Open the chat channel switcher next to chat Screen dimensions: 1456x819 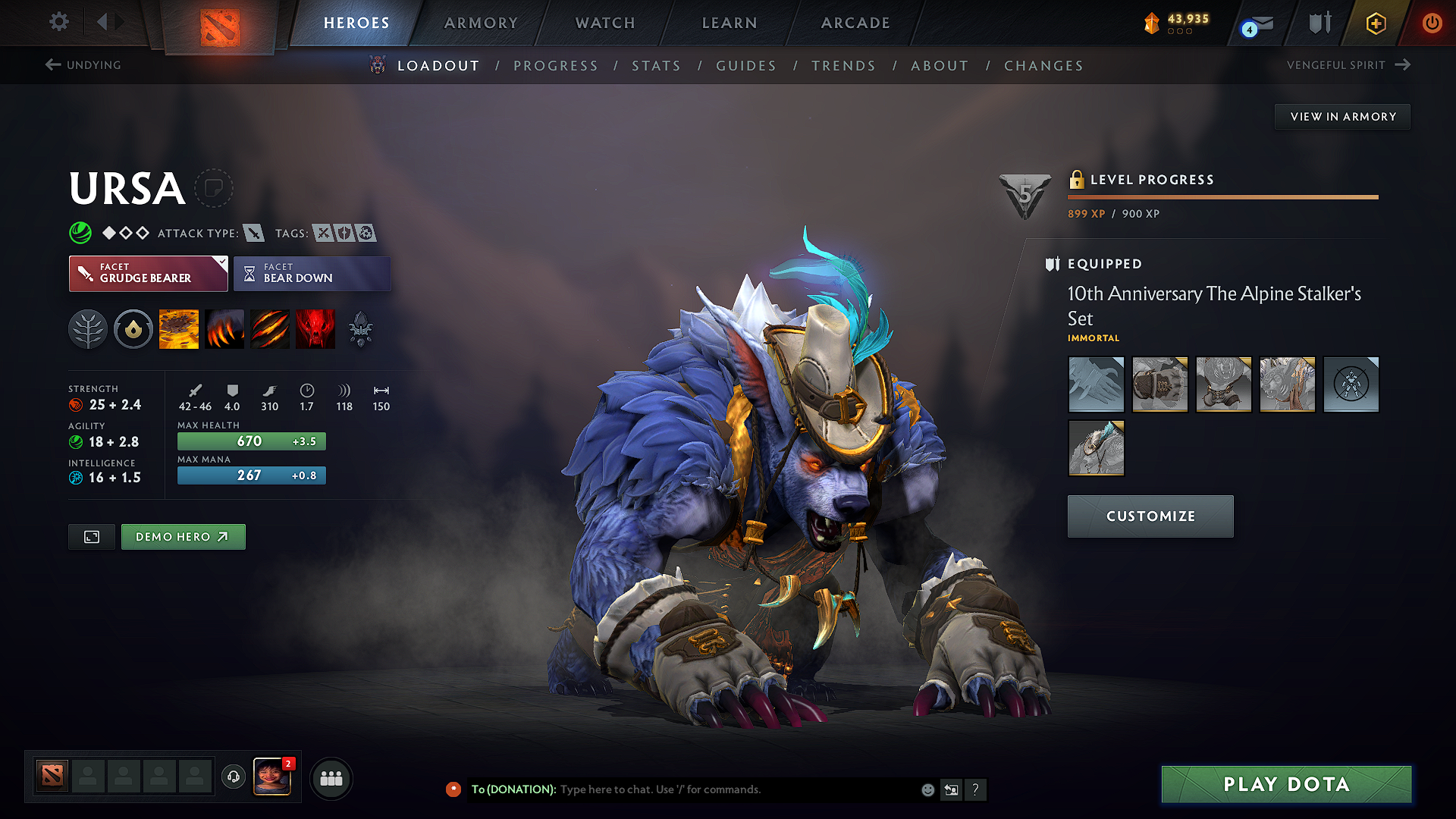pos(951,789)
